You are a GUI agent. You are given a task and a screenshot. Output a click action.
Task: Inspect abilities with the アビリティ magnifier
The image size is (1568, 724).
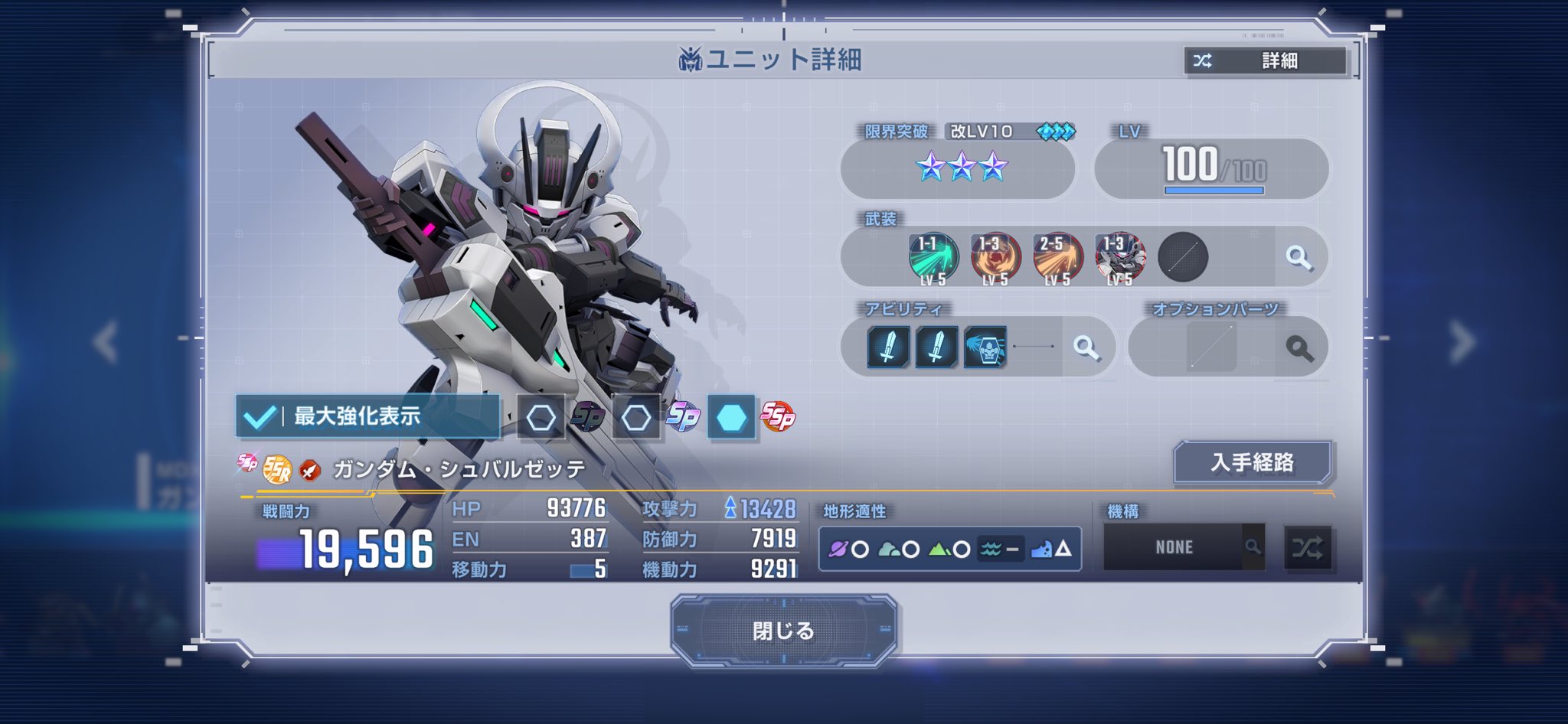coord(1086,347)
